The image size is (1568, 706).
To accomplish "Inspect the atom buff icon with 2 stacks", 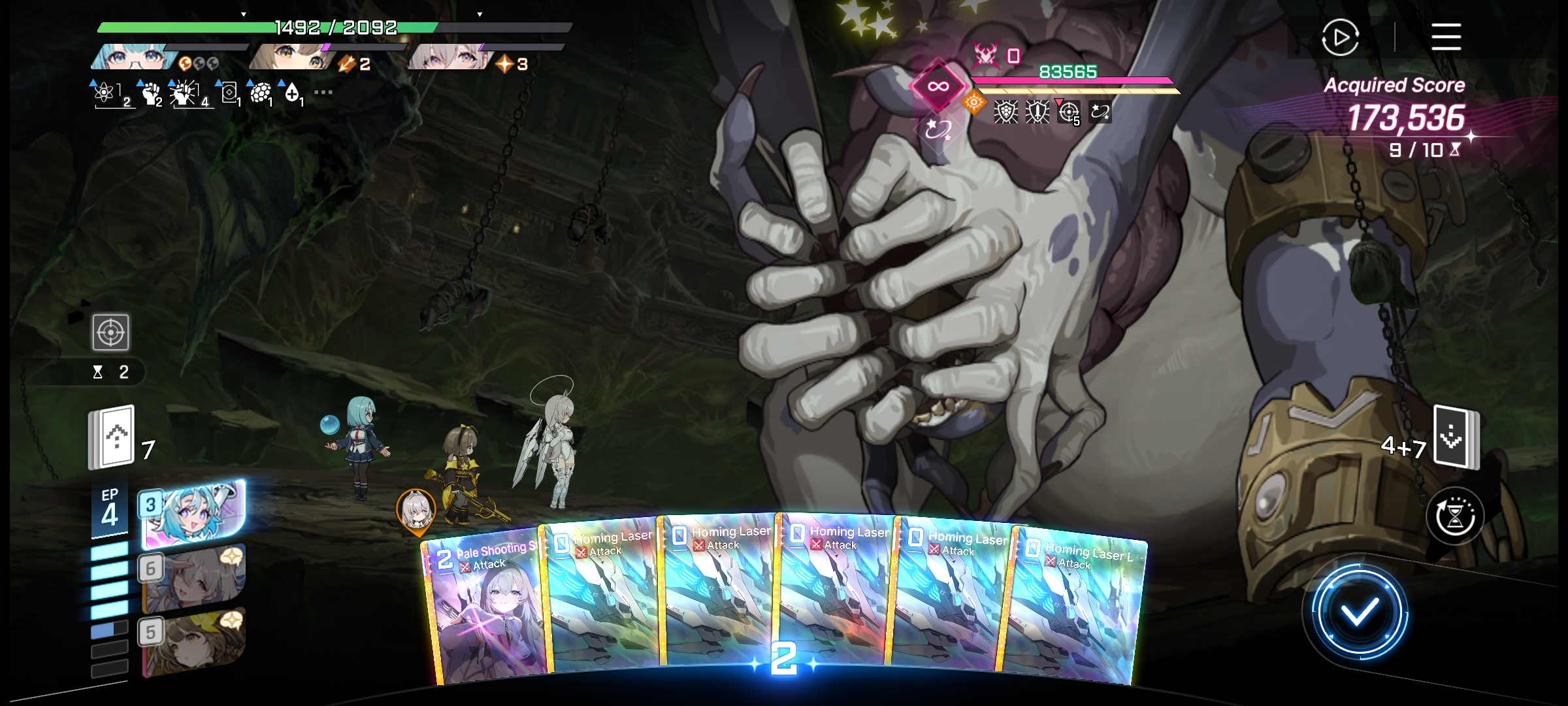I will pos(105,93).
